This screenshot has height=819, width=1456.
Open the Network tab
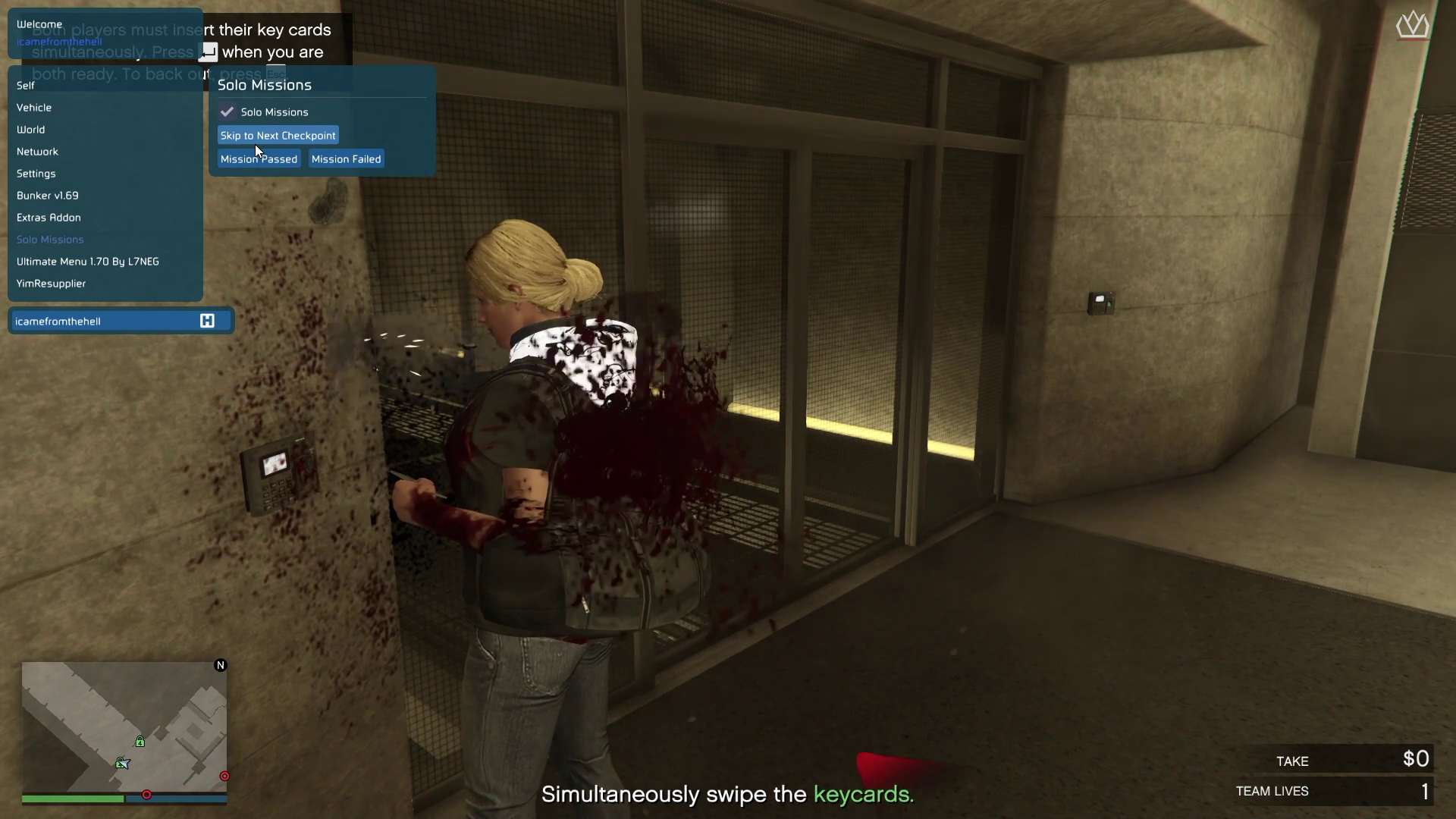tap(38, 152)
